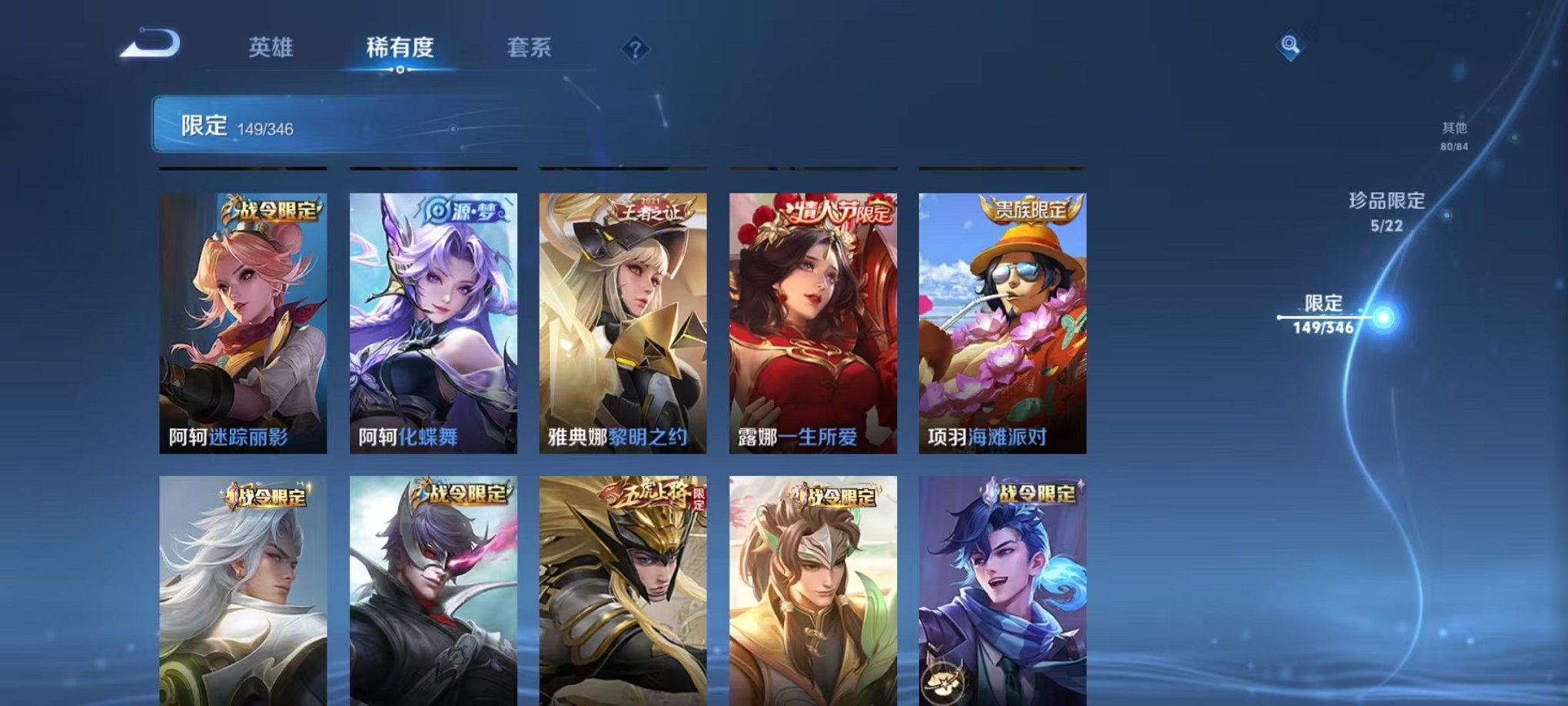The image size is (1568, 706).
Task: Click the search magnifier icon at top-right
Action: tap(1290, 46)
